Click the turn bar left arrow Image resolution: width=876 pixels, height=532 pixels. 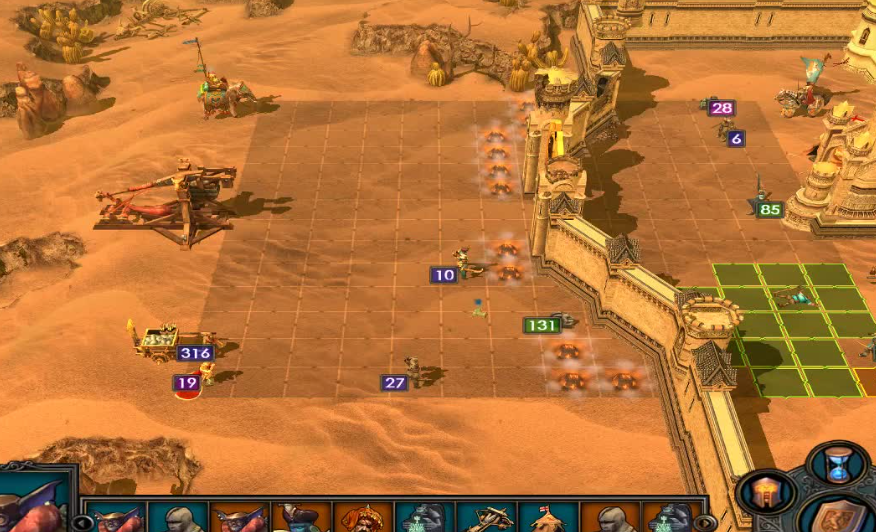coord(84,522)
